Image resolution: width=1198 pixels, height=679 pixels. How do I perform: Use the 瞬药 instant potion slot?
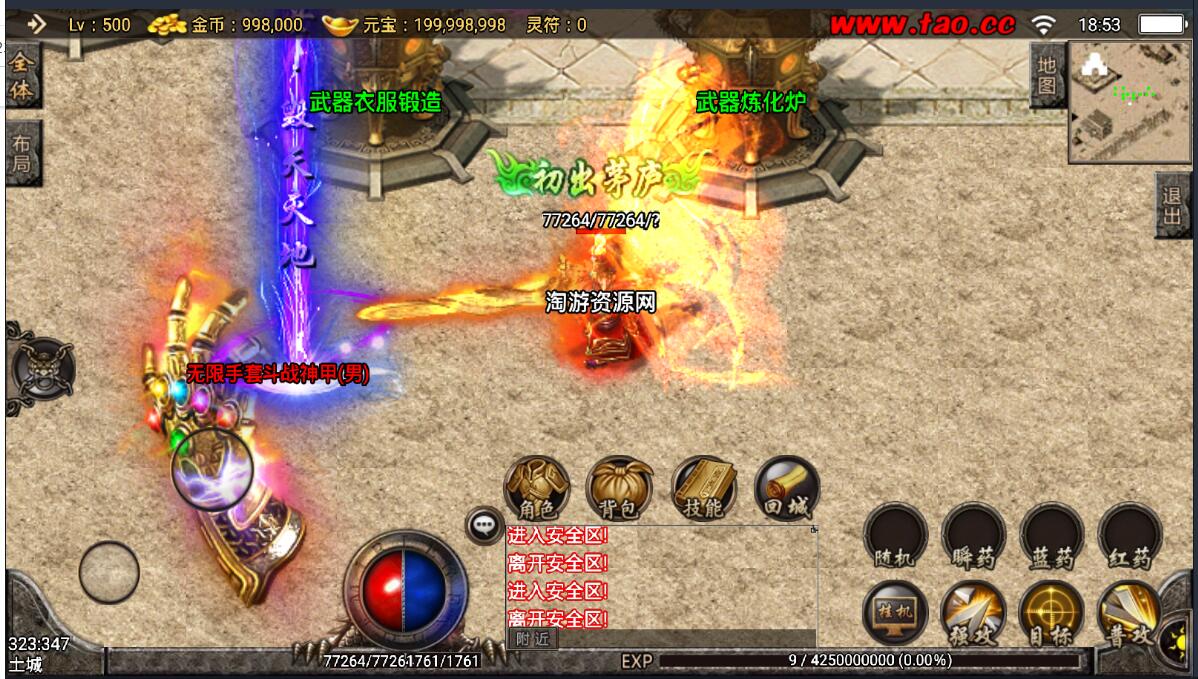tap(973, 535)
